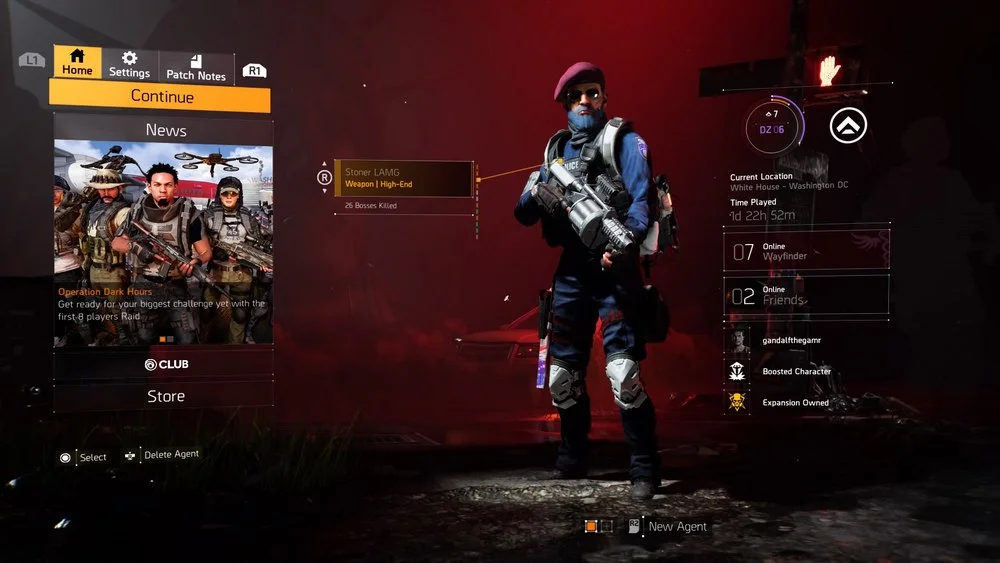Click the DZ 06 level badge
Screen dimensions: 1000x563
coord(771,125)
